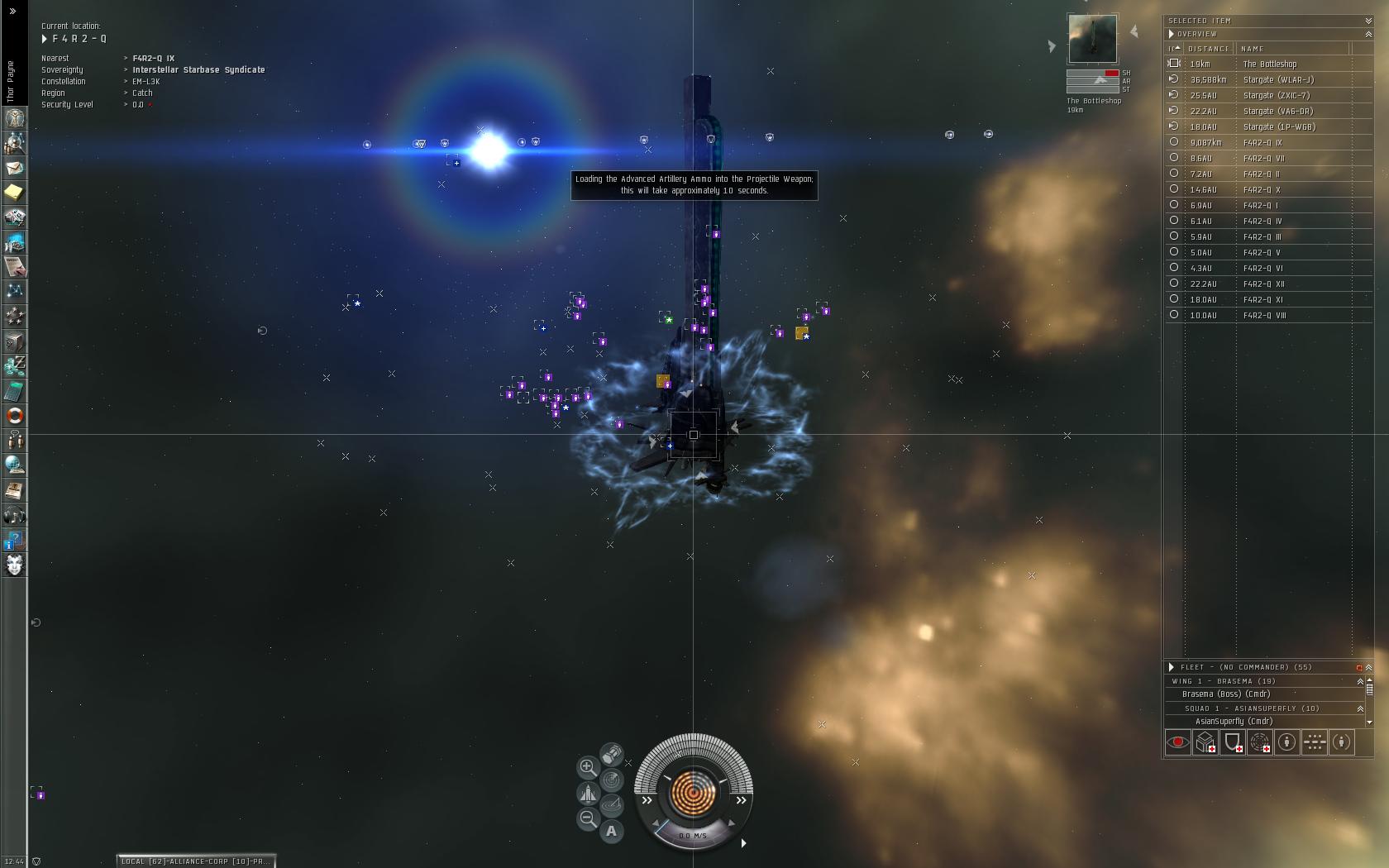1389x868 pixels.
Task: Select Stargate (1P-WGB) row in overview
Action: [1279, 126]
